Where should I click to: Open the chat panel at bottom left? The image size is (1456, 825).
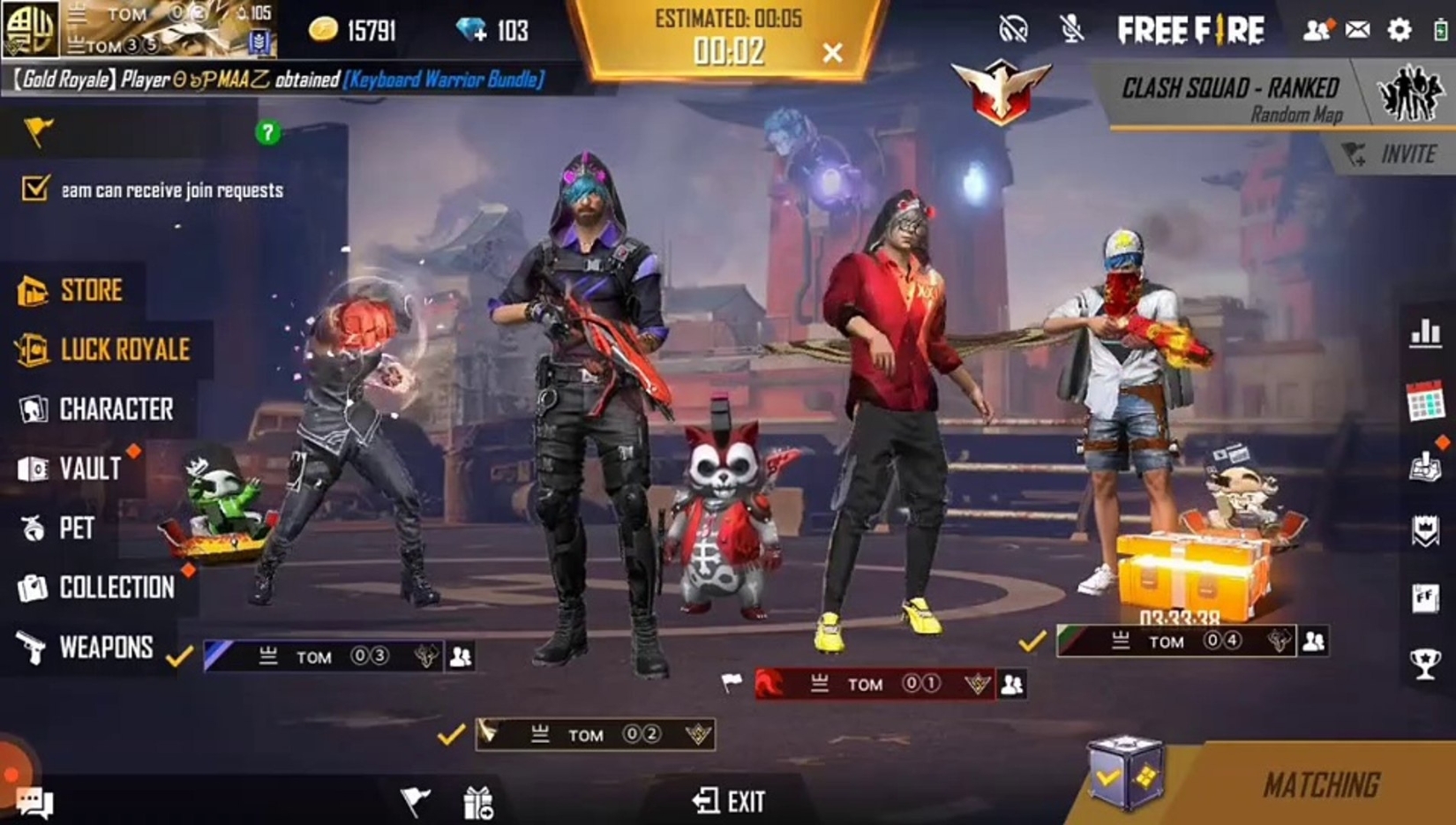tap(35, 801)
